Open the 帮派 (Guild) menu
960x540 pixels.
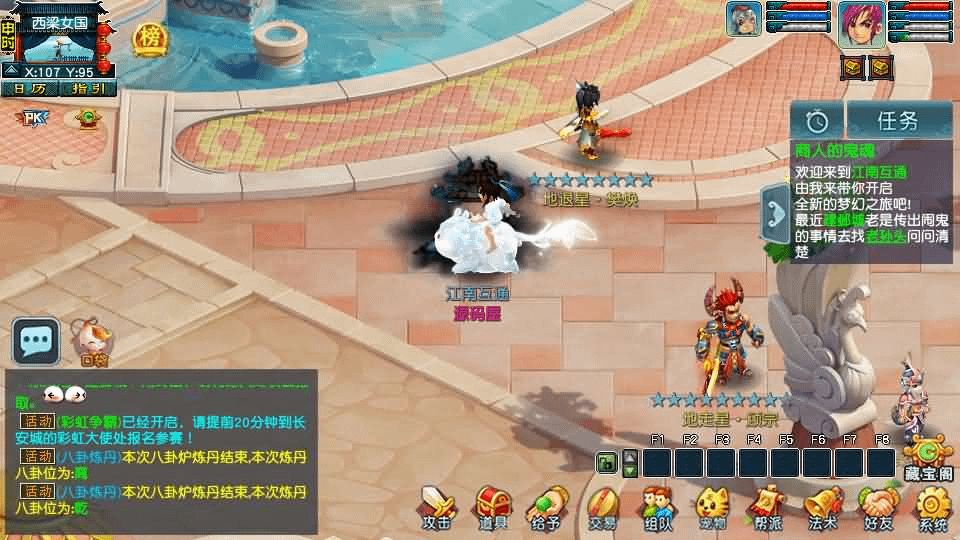pyautogui.click(x=767, y=508)
